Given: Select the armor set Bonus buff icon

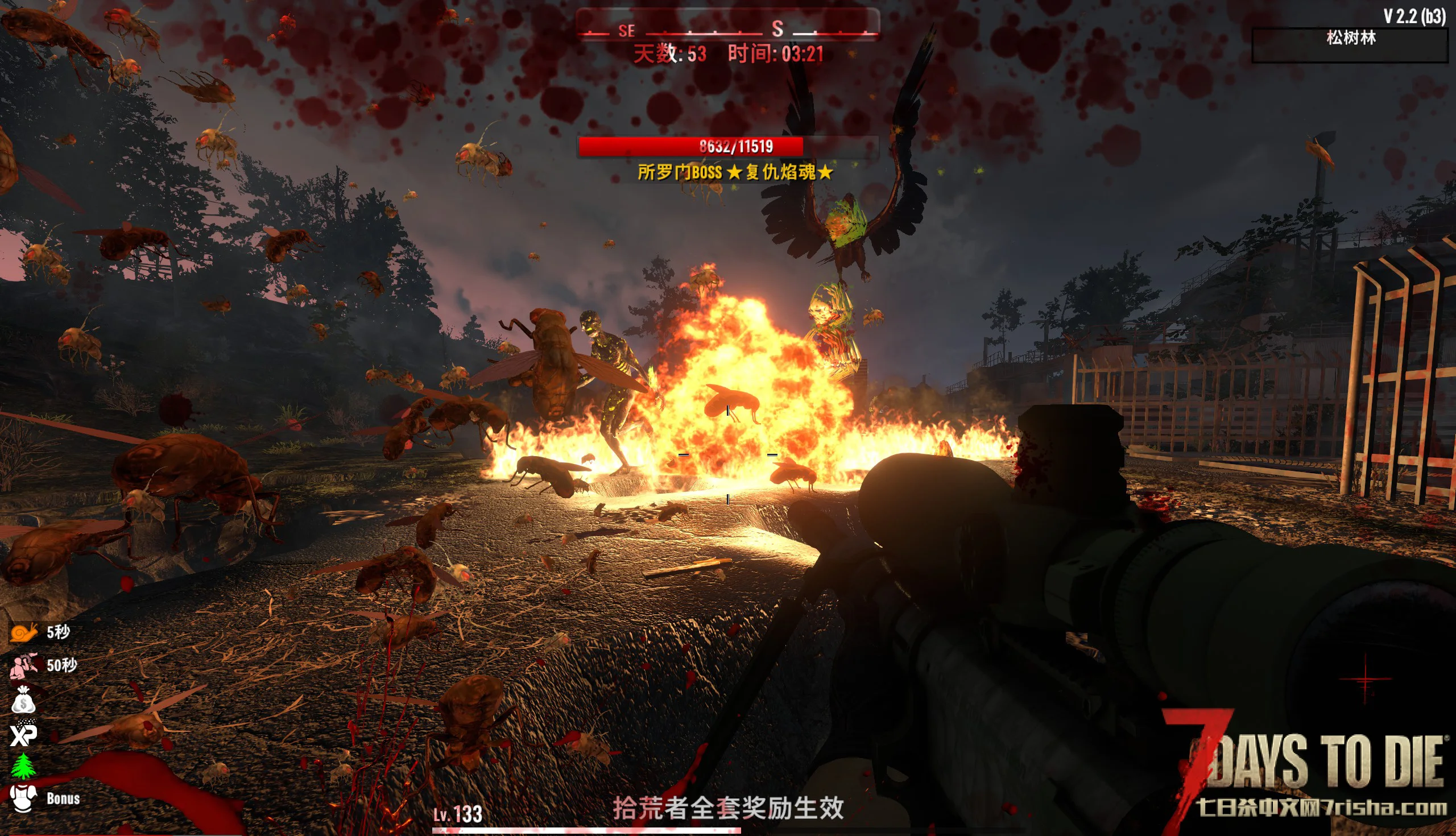Looking at the screenshot, I should point(23,798).
